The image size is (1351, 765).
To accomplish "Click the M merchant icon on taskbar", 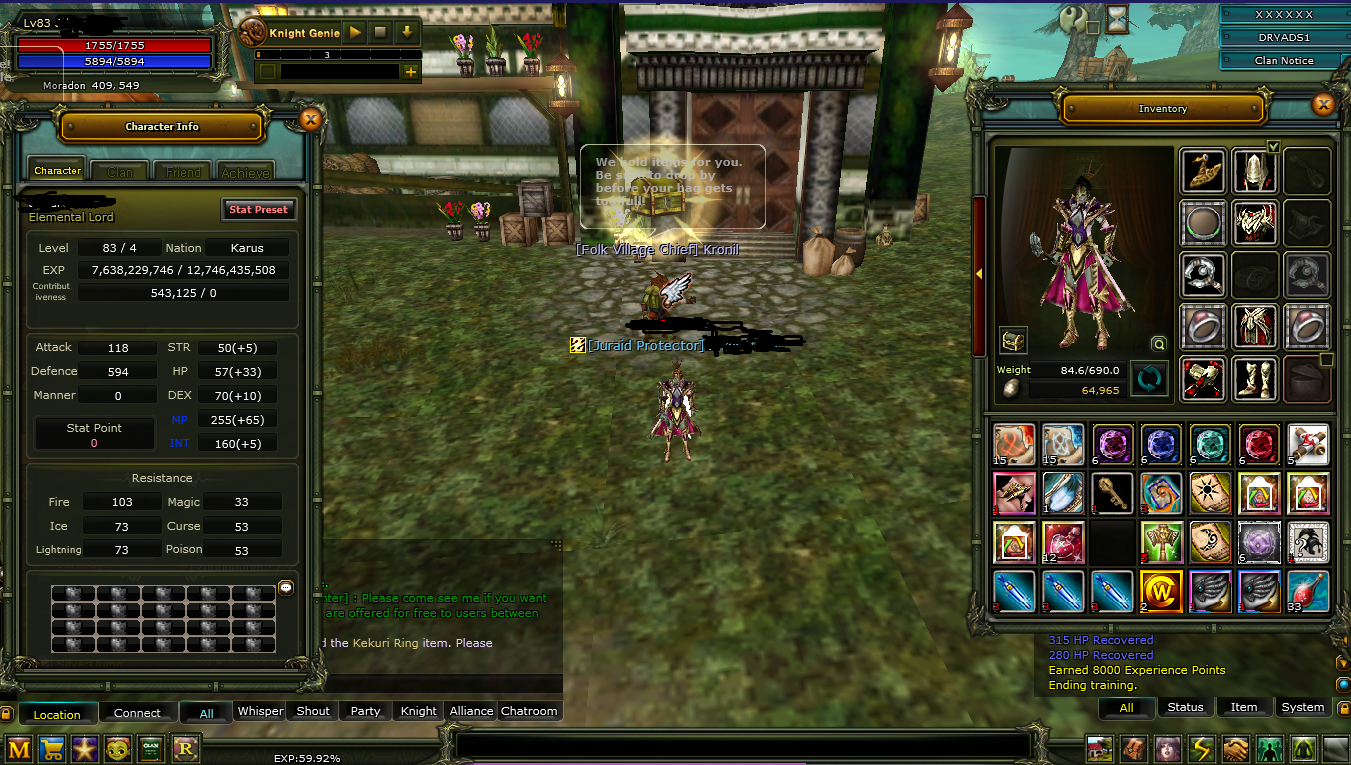I will tap(17, 748).
